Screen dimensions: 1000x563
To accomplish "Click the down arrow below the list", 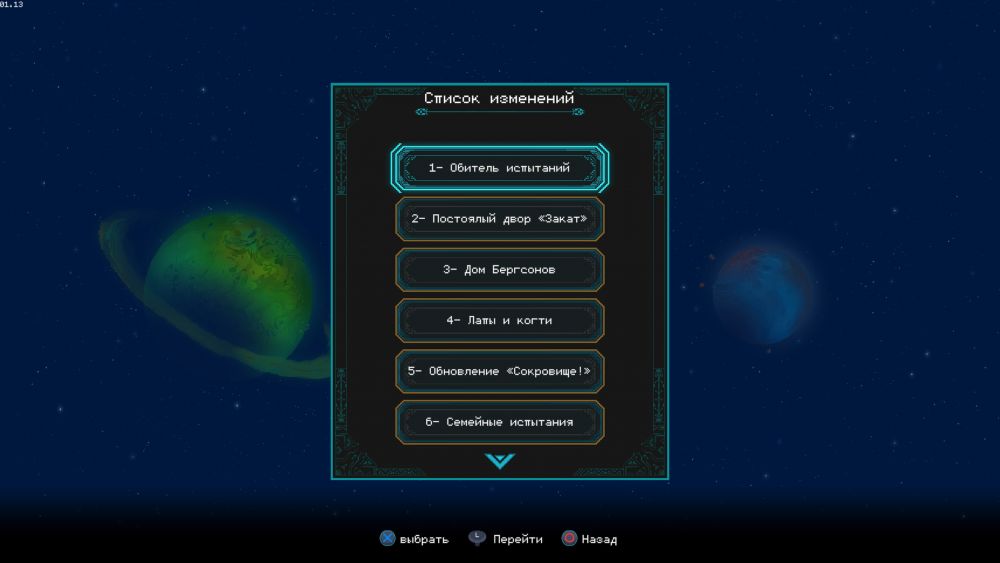I will (499, 461).
